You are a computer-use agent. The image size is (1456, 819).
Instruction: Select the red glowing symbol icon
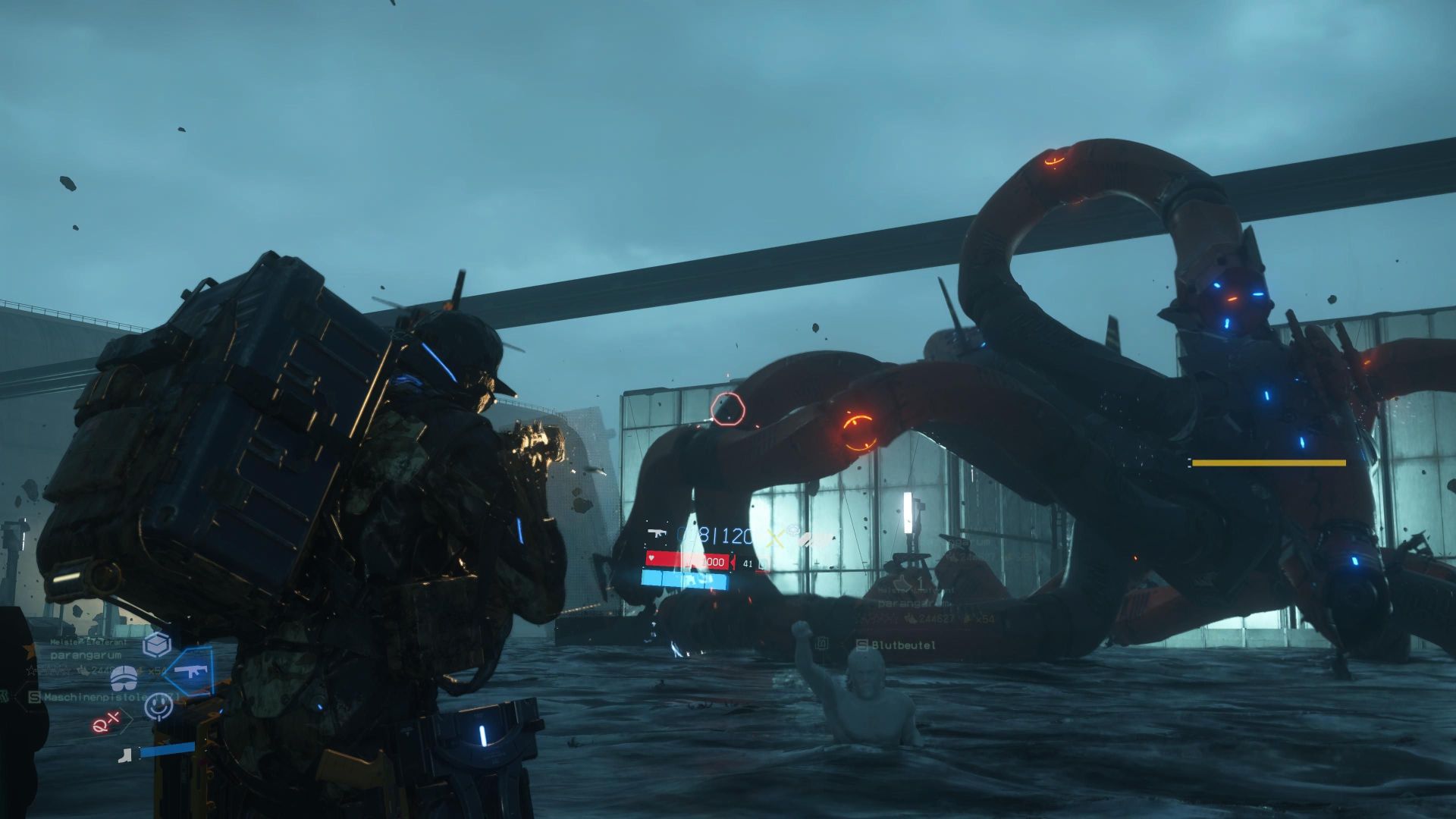[x=106, y=723]
